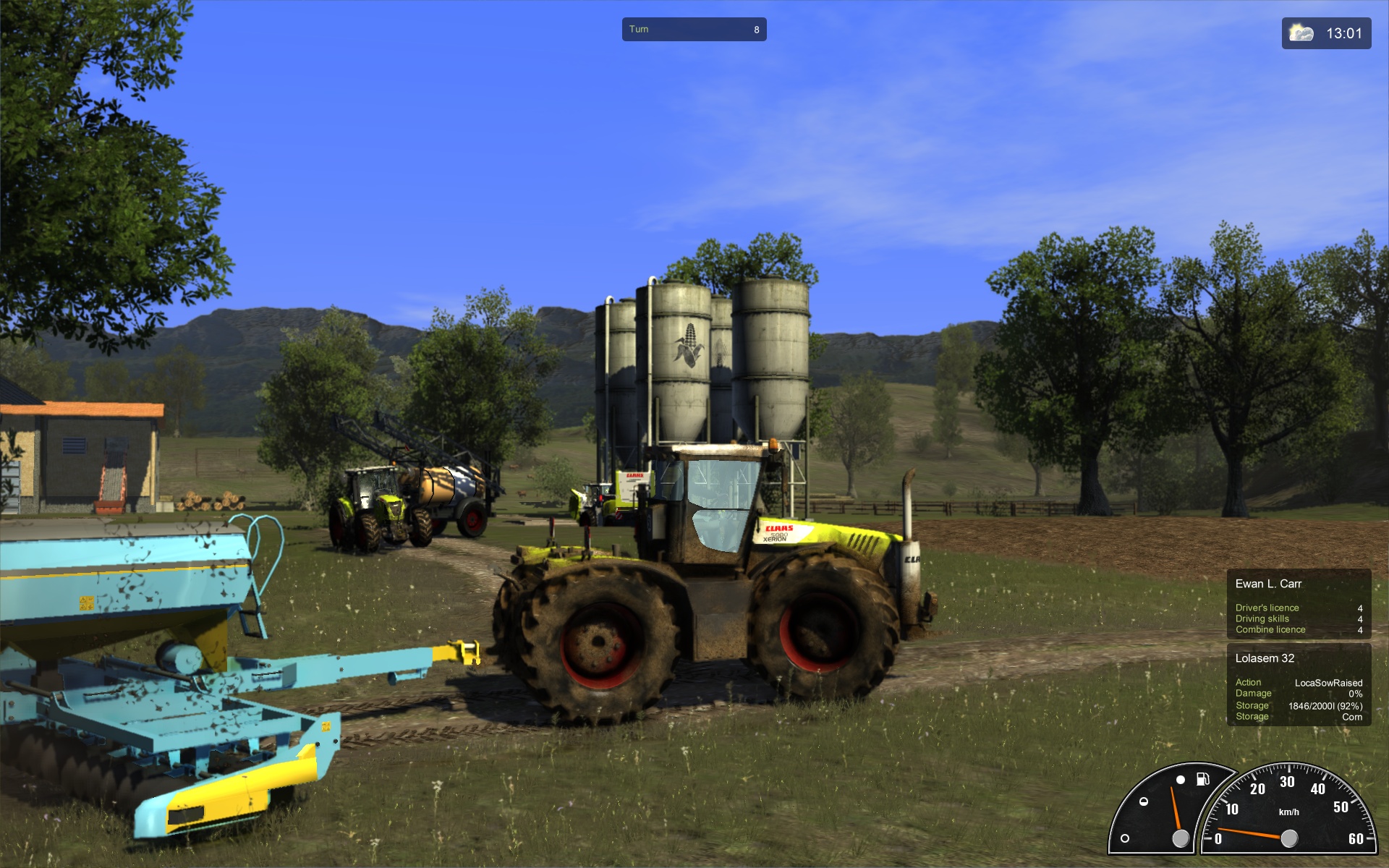Click the Turn counter value 8
1389x868 pixels.
757,29
